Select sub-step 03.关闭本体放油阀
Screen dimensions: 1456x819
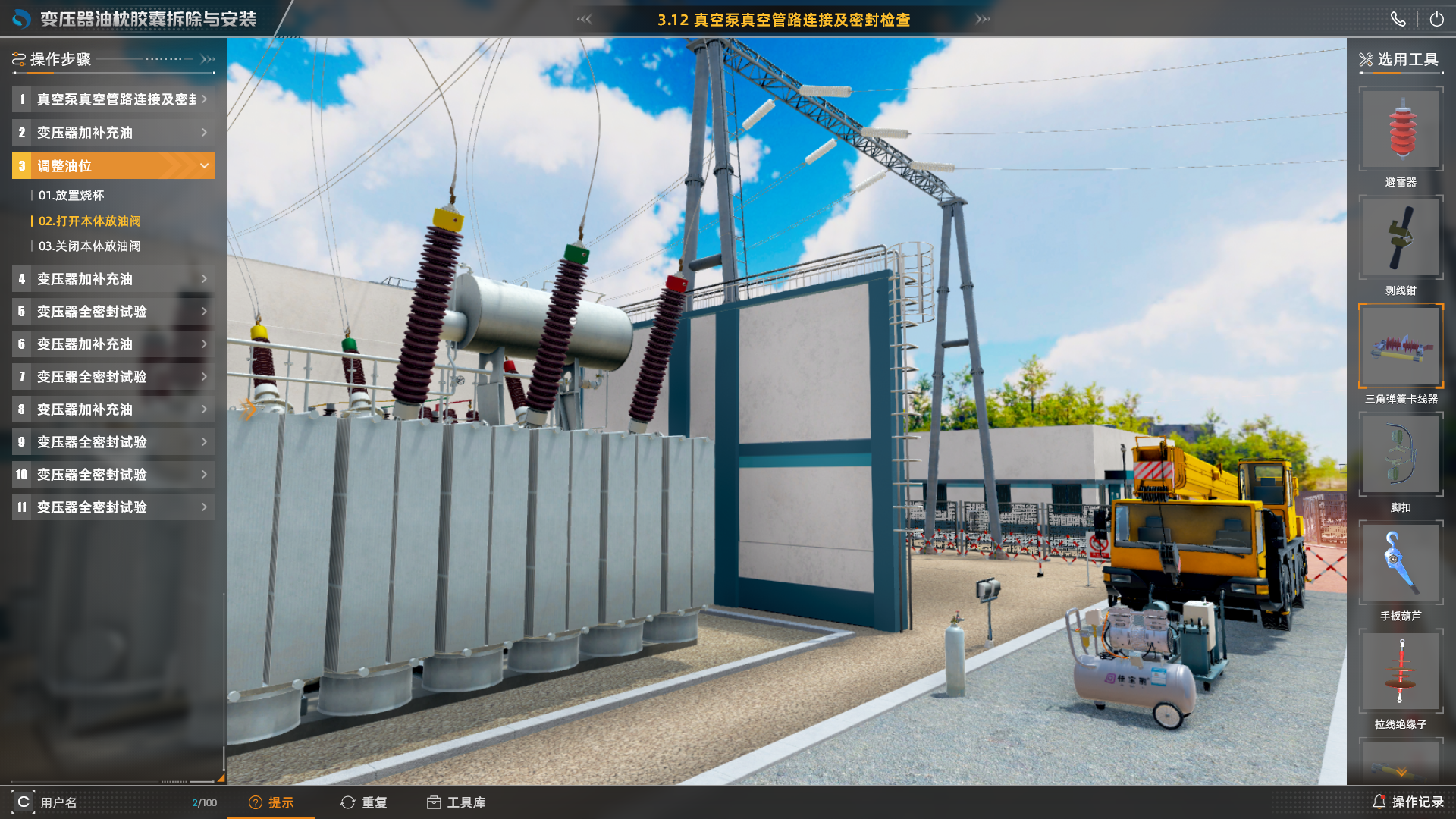[89, 246]
